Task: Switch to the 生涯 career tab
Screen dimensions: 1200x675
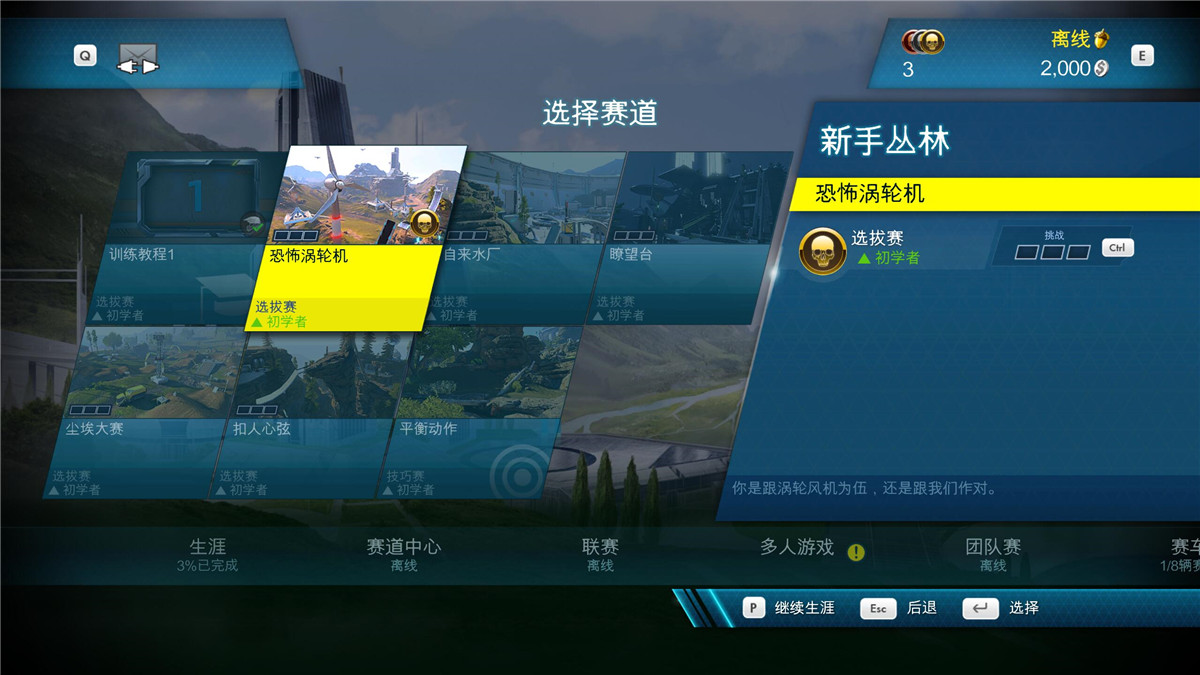Action: tap(207, 555)
